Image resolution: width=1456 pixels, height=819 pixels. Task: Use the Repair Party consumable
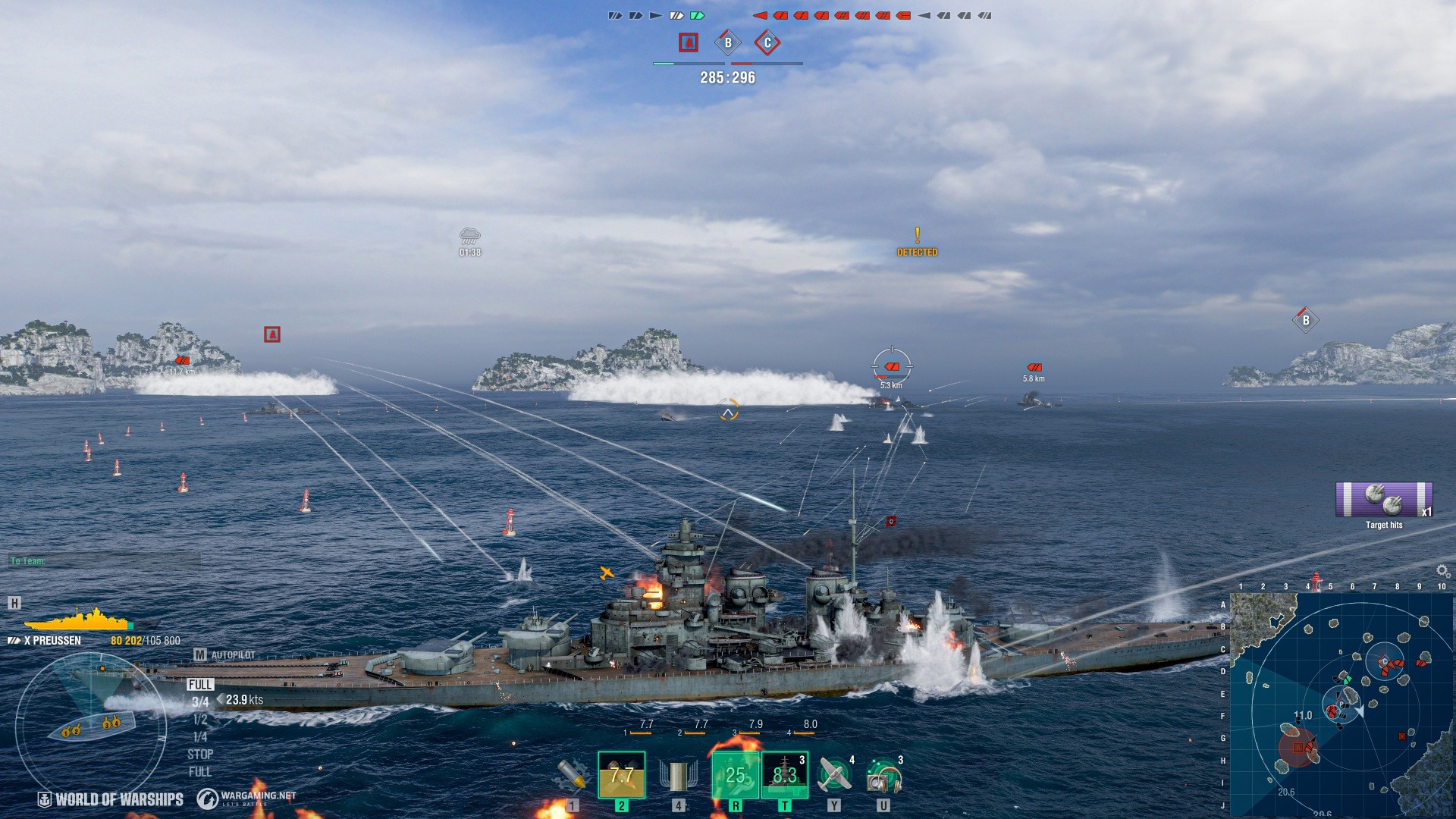coord(784,775)
